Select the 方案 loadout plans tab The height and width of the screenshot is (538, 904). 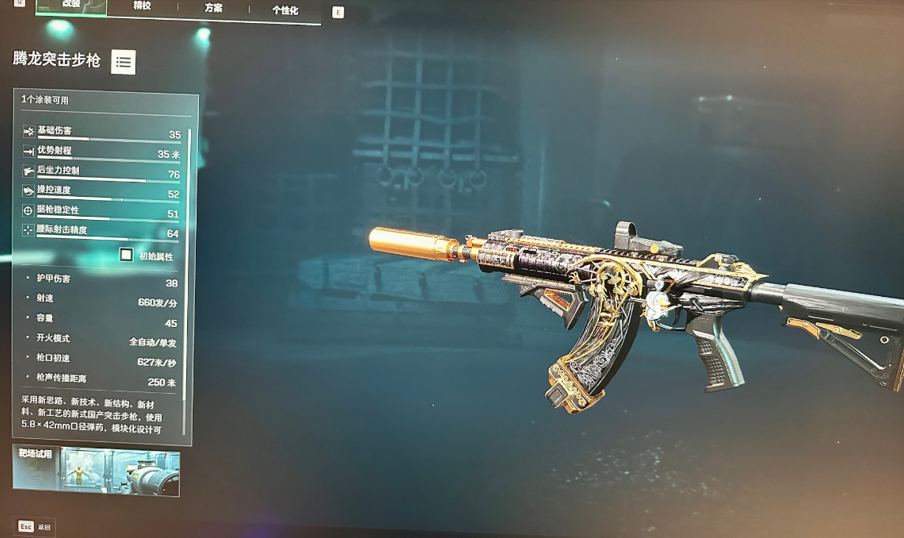214,8
